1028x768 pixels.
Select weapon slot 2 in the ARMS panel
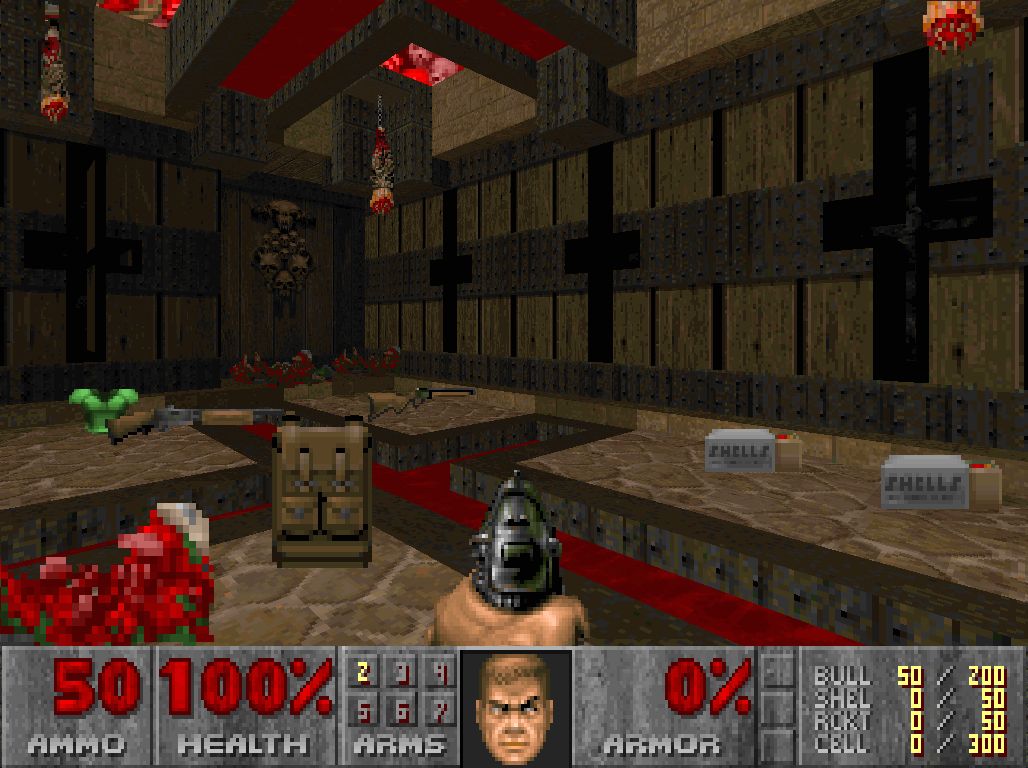click(364, 673)
